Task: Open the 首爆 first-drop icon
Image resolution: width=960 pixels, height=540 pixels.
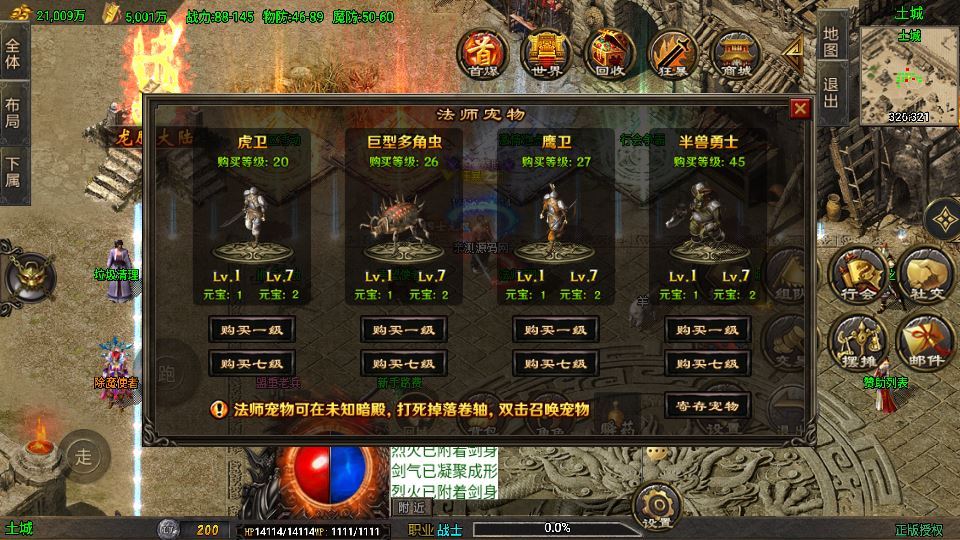Action: [x=483, y=54]
